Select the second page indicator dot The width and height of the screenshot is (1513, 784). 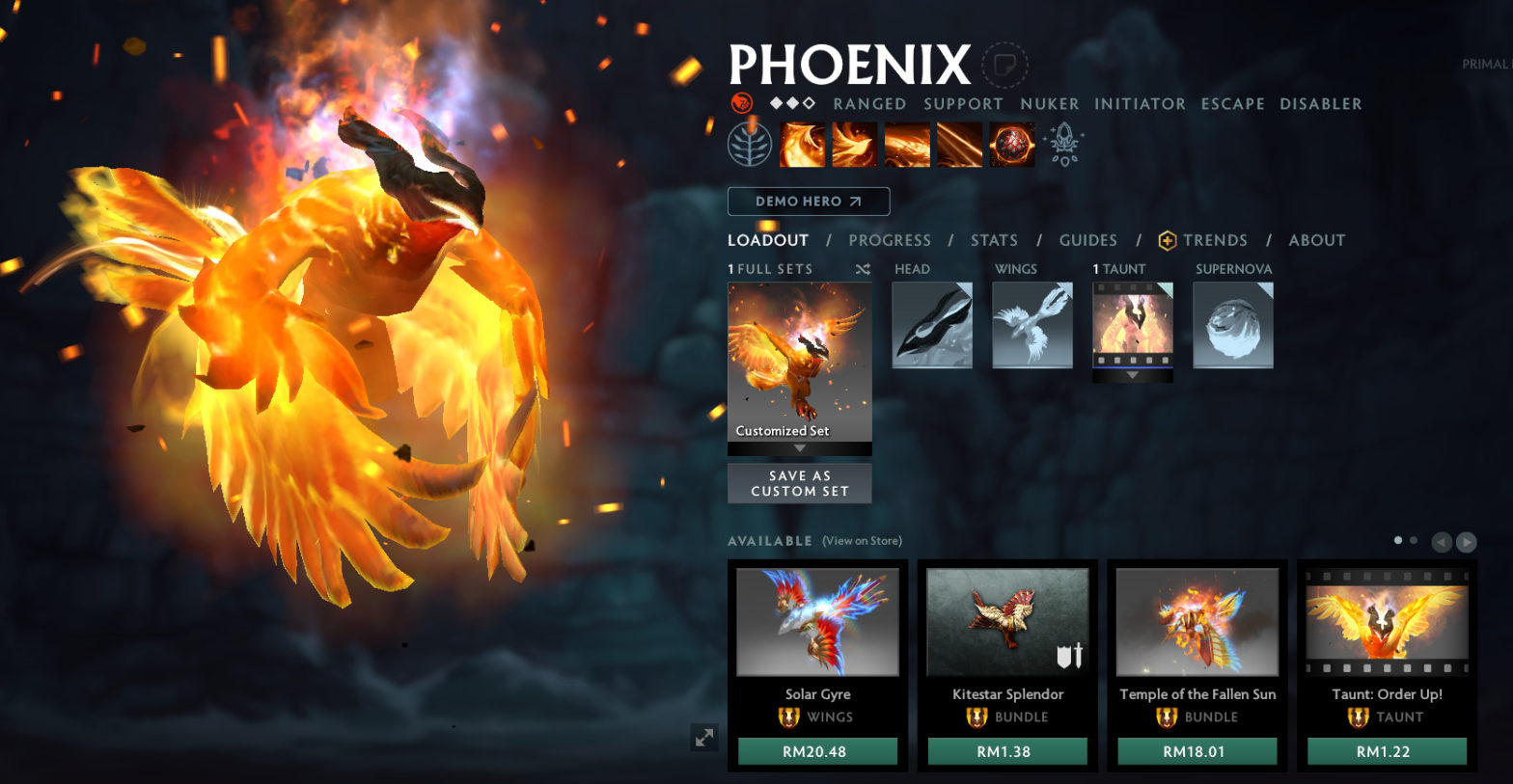[x=1413, y=540]
